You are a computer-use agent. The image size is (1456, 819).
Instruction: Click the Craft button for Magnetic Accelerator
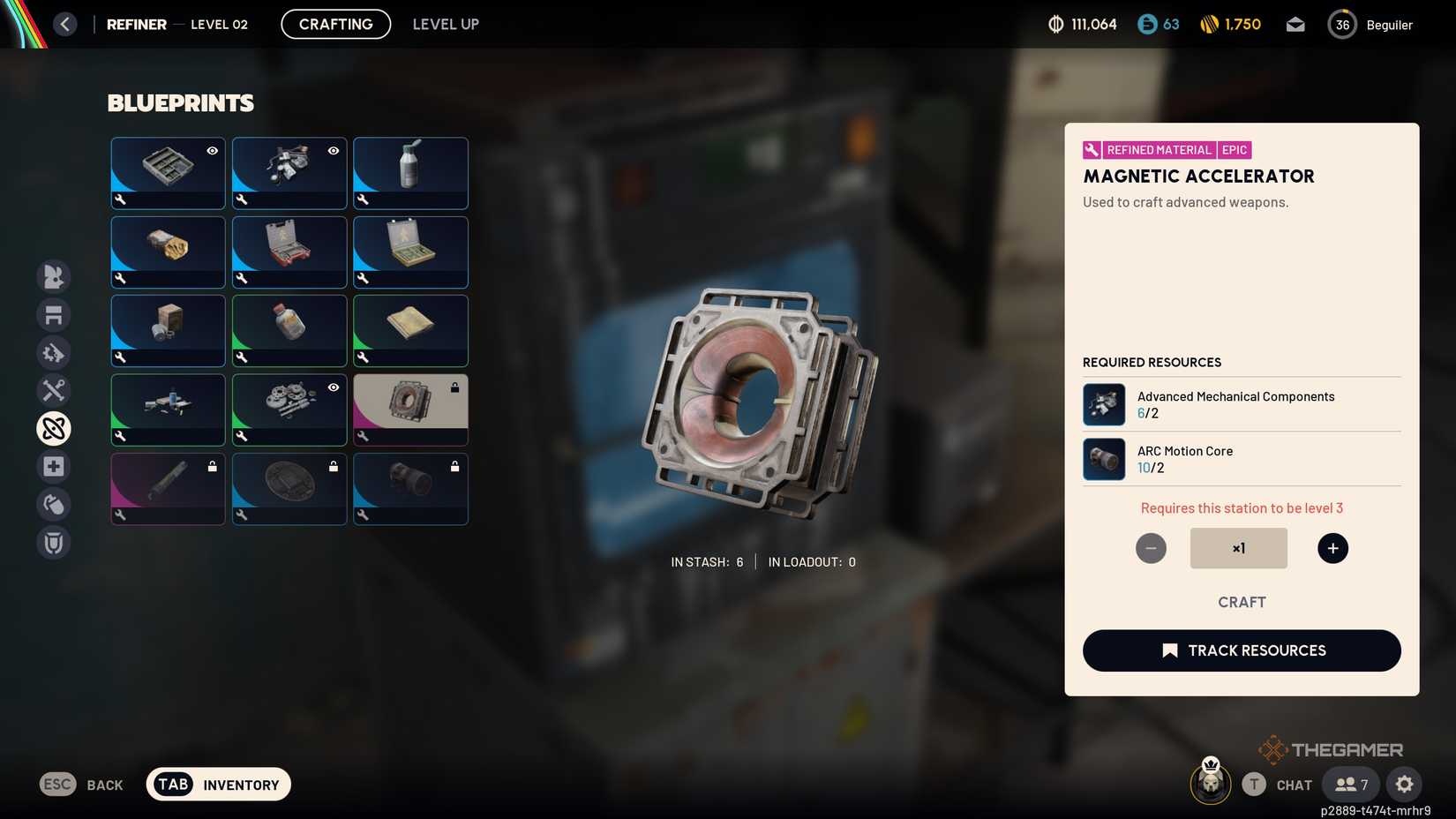1242,602
